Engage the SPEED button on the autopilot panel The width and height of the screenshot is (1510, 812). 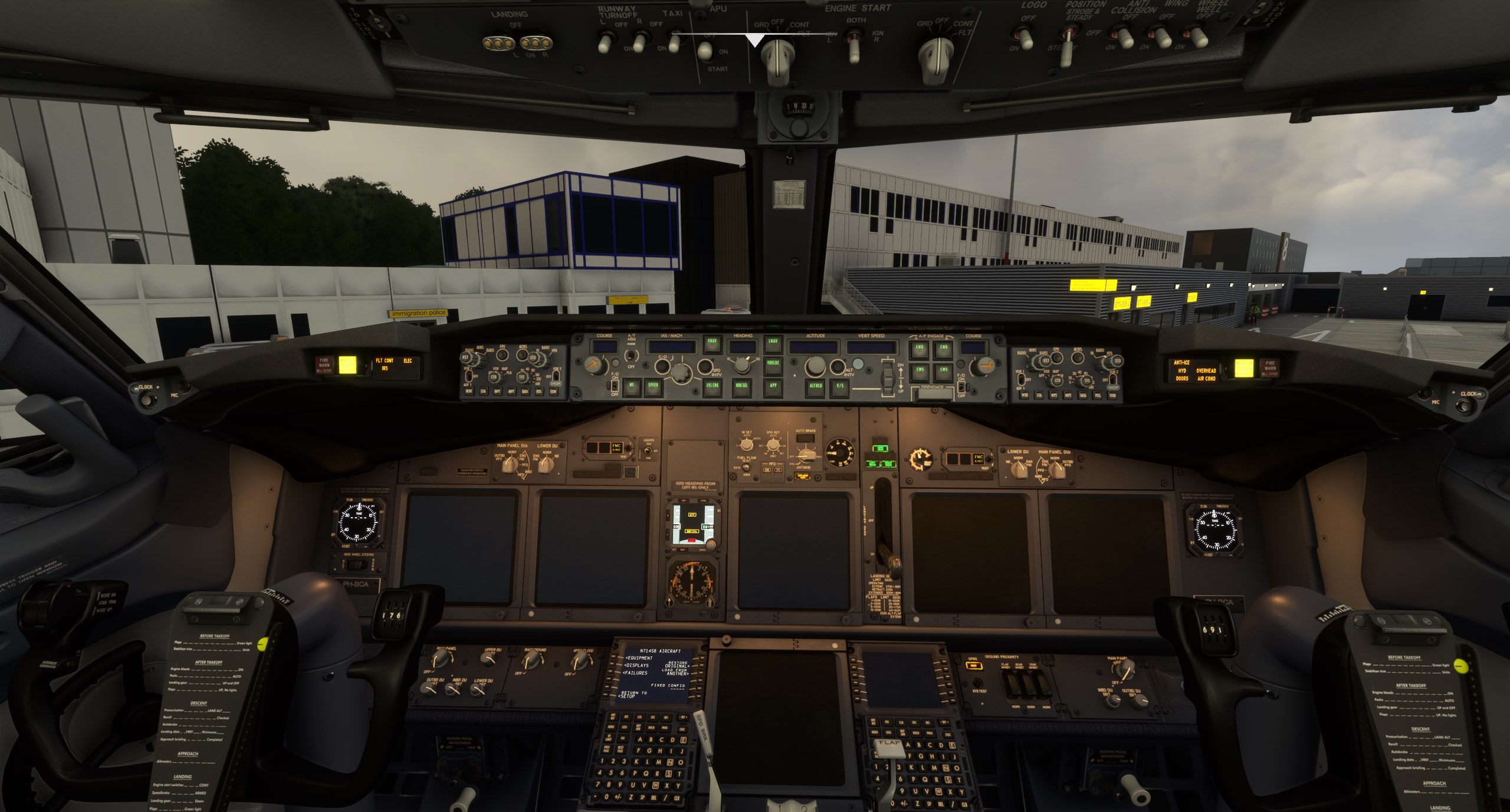point(653,386)
